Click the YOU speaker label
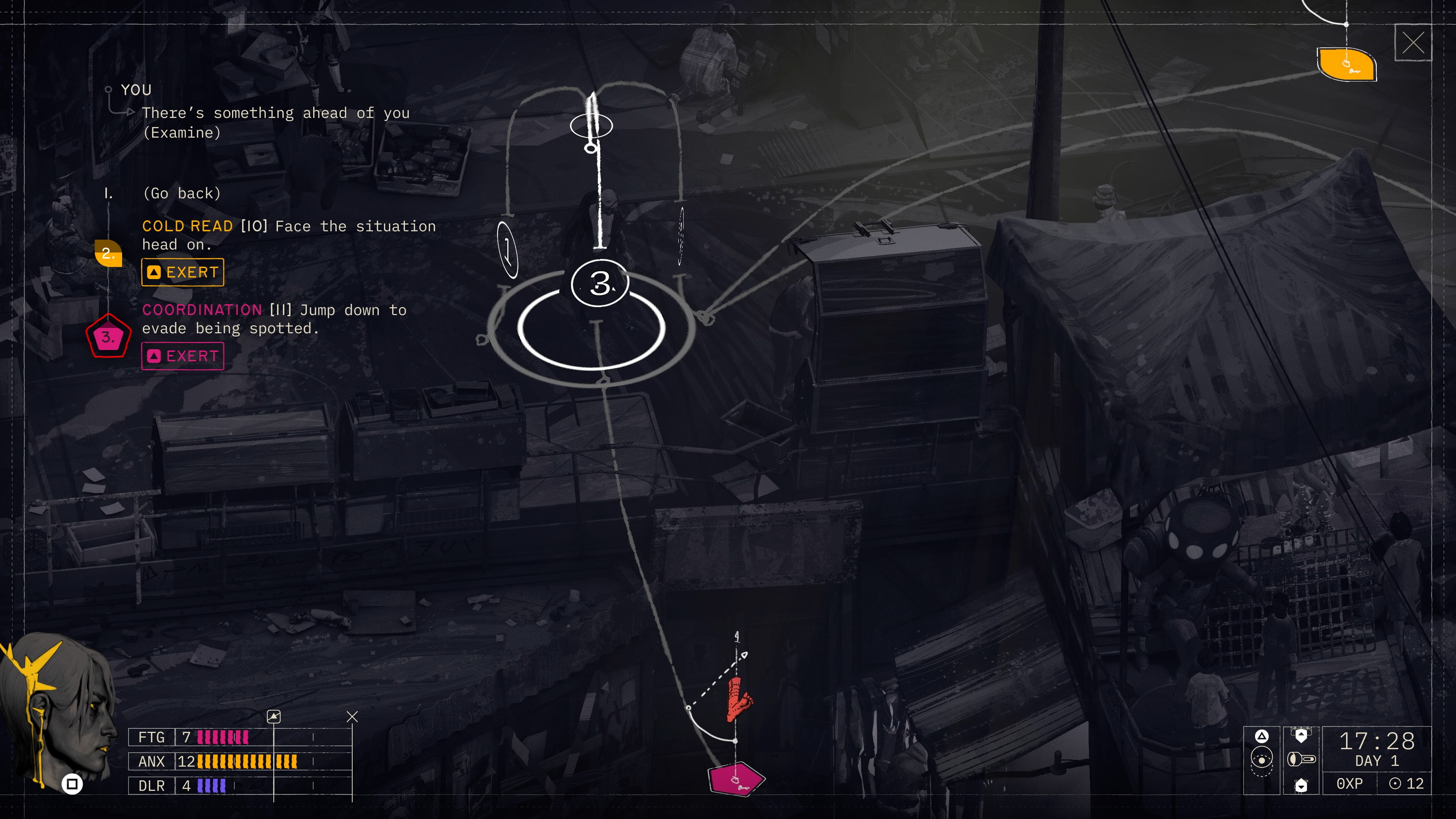 pyautogui.click(x=136, y=89)
